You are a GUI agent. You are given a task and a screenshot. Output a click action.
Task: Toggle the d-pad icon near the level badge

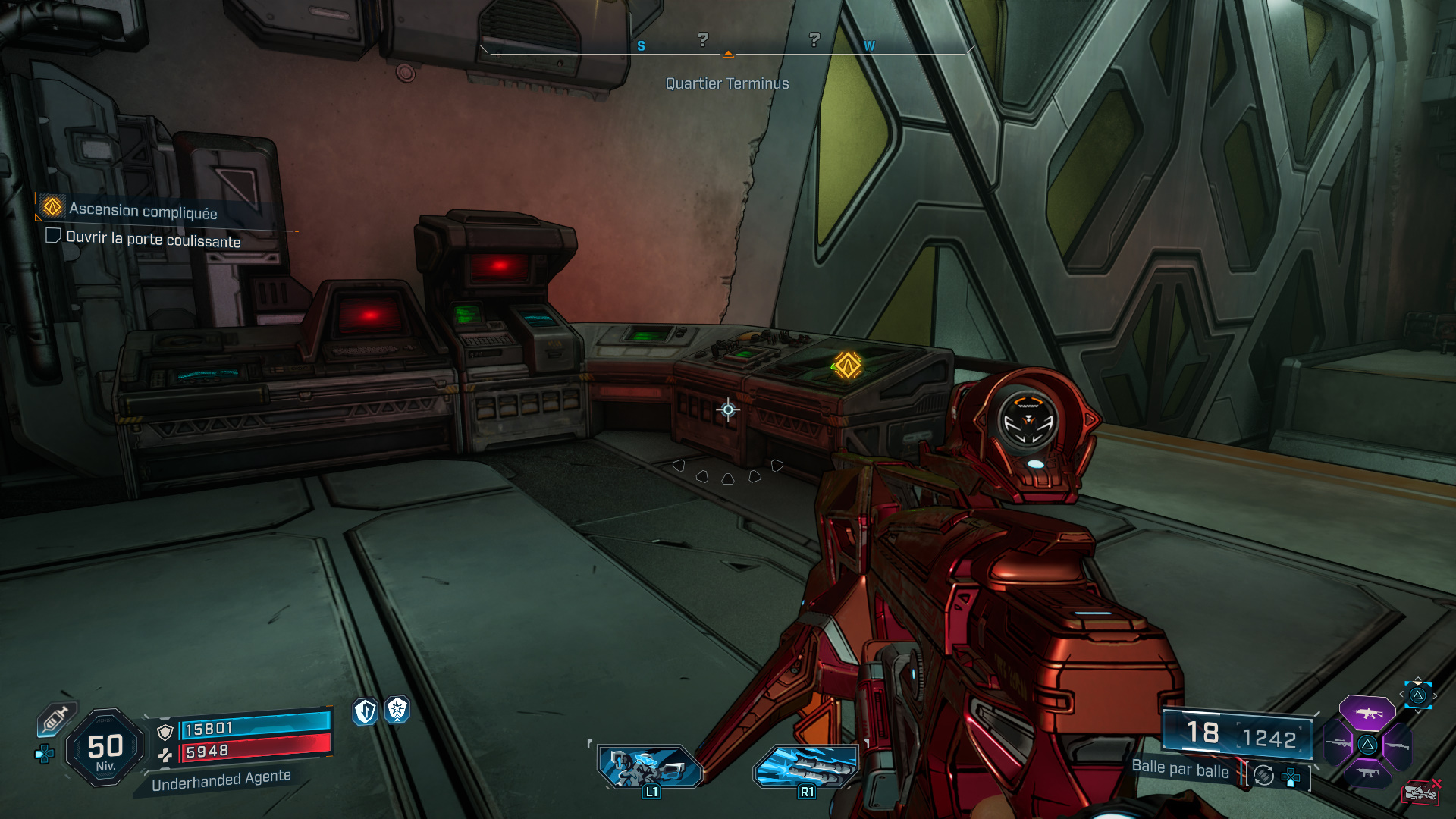pyautogui.click(x=44, y=754)
